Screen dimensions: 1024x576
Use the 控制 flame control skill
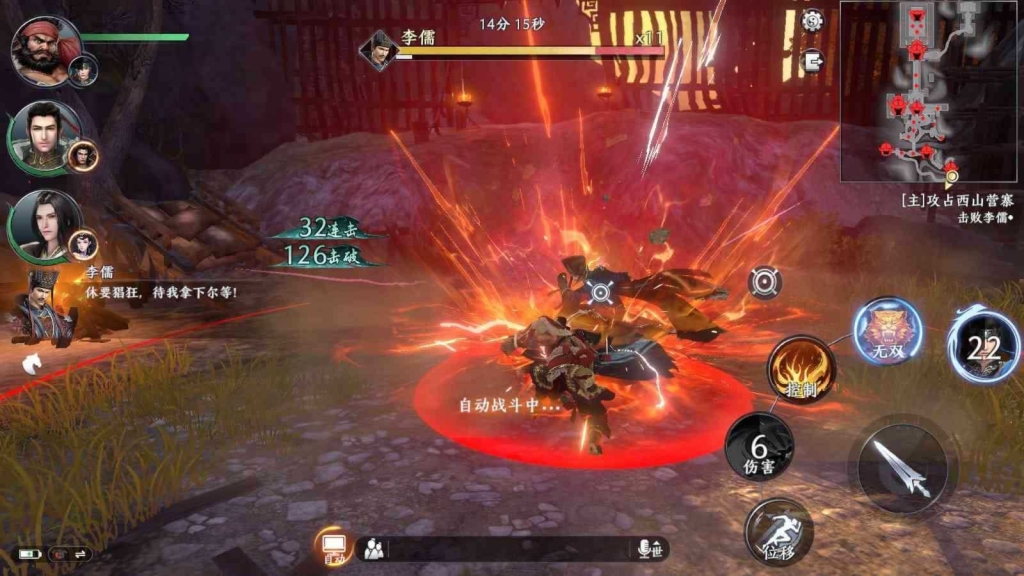tap(801, 369)
